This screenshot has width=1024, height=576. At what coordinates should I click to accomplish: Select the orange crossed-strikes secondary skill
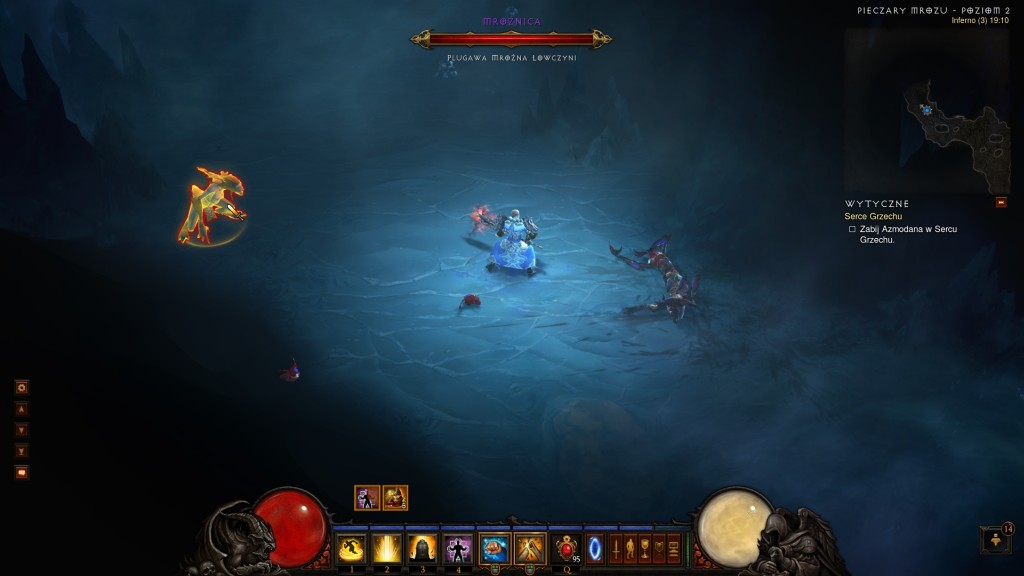coord(528,548)
